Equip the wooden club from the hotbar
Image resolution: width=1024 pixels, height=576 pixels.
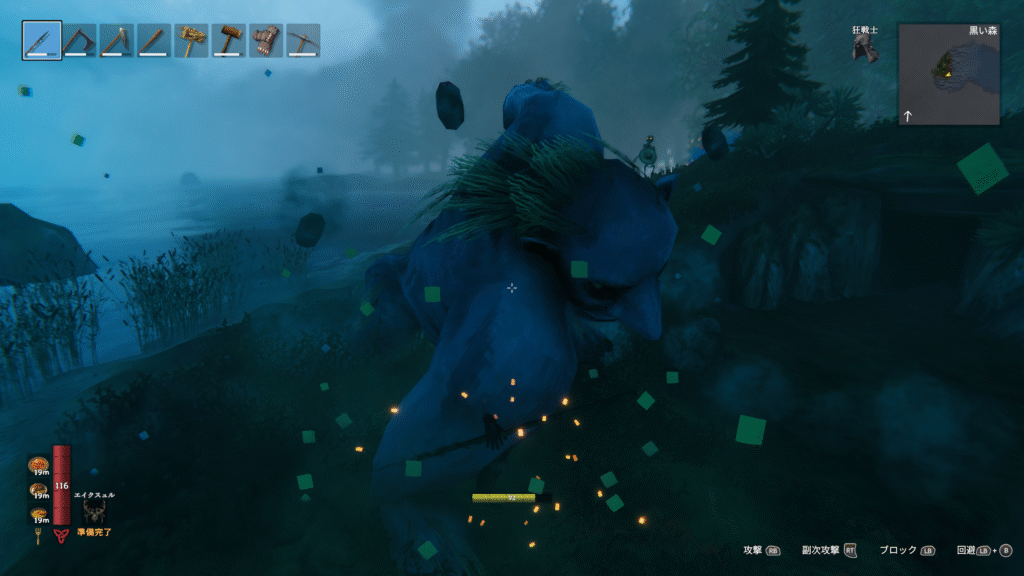tap(154, 40)
